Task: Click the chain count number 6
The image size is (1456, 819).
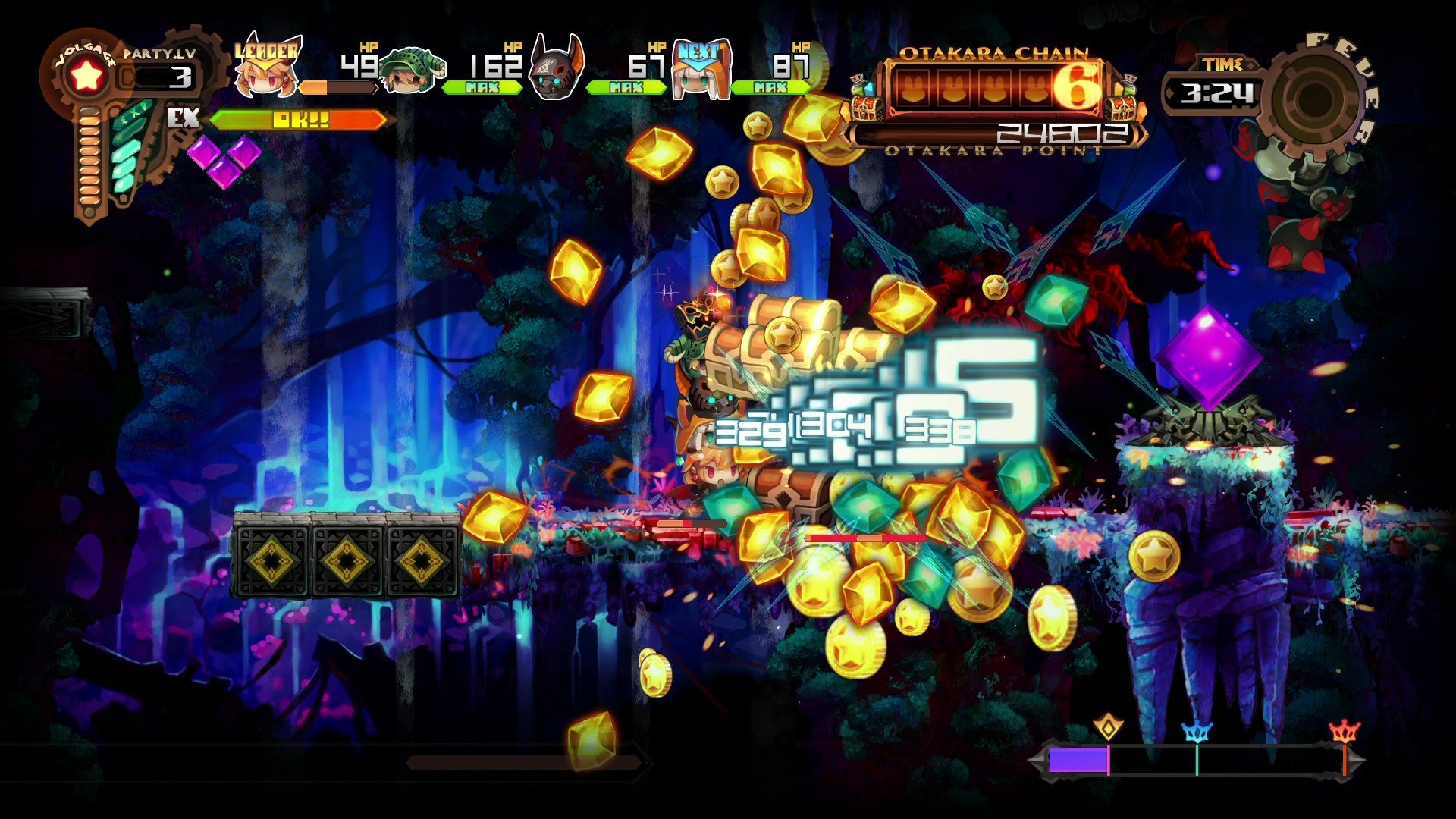Action: pos(1077,86)
